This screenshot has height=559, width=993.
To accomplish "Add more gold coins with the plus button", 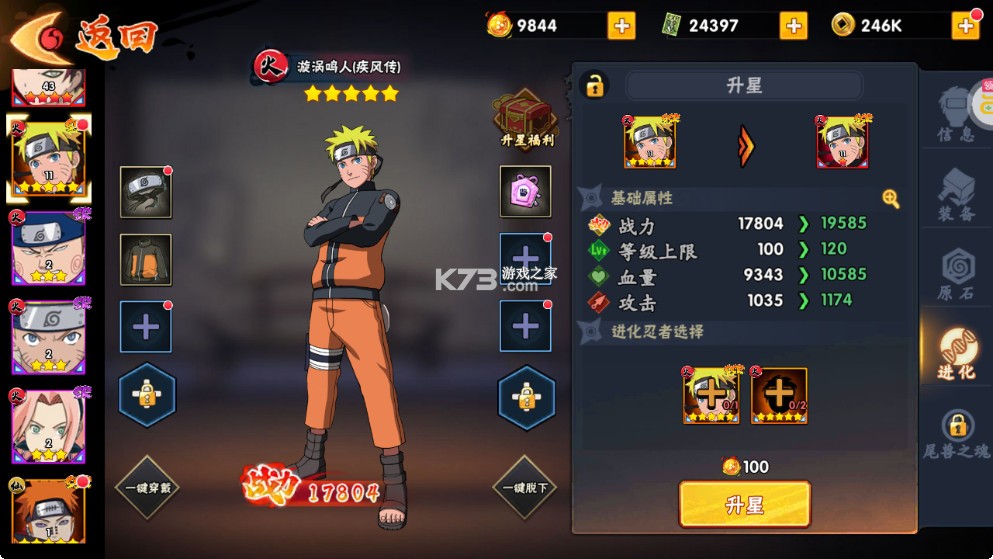I will coord(966,26).
